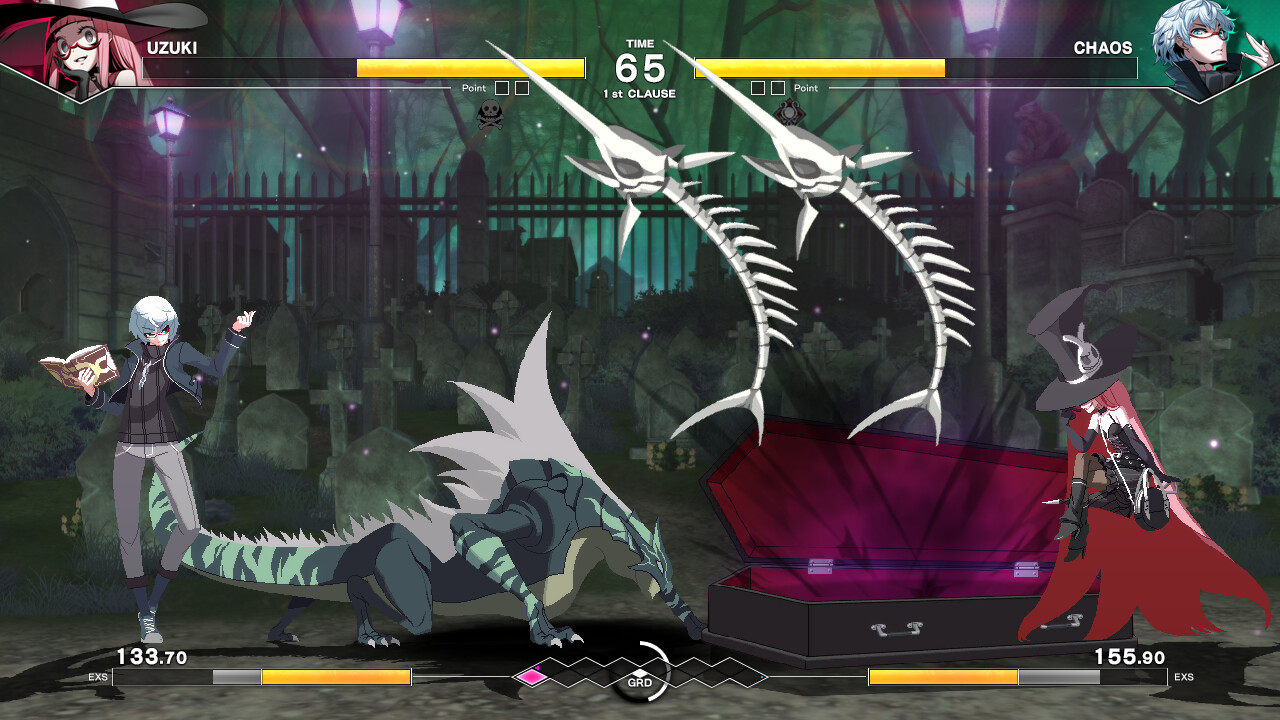Click the skull insignia below Uzuki's health bar
Viewport: 1280px width, 720px height.
[x=491, y=113]
